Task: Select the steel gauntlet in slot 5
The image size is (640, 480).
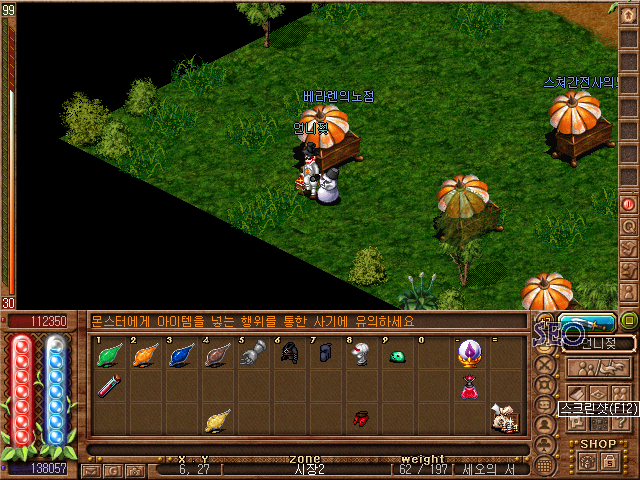Action: tap(253, 354)
